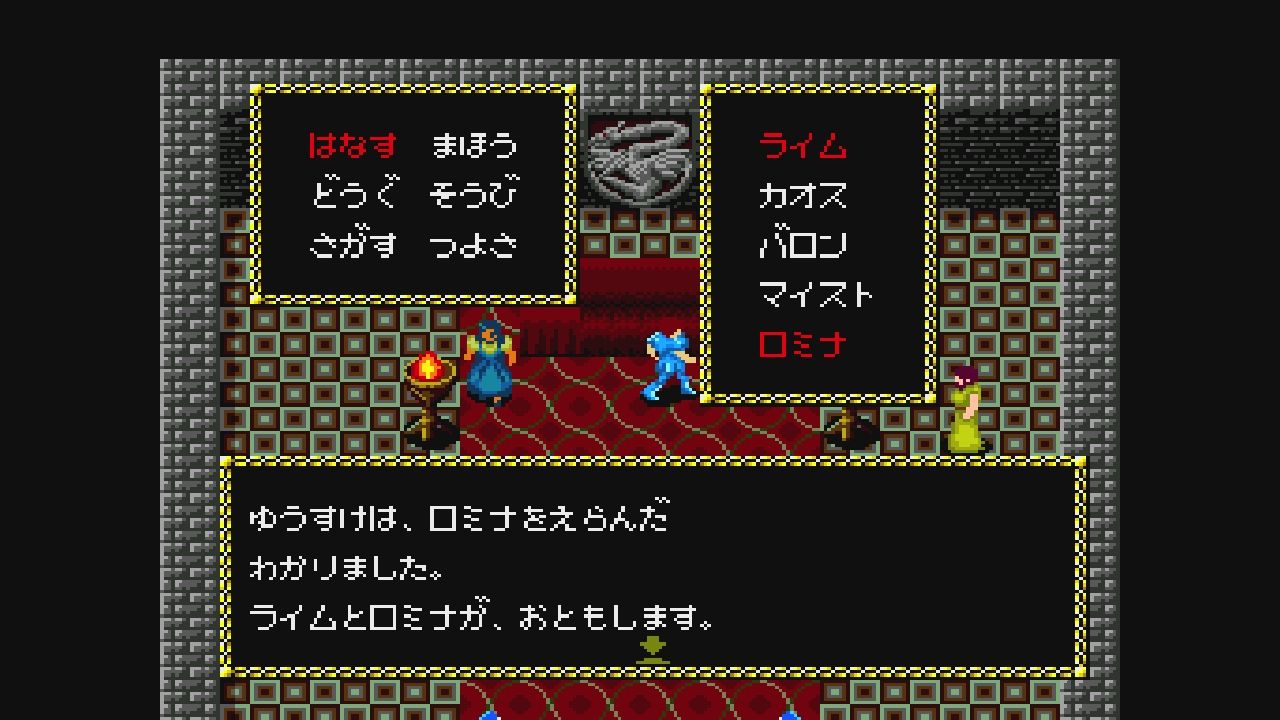Pick バロン from the party list

(x=800, y=244)
